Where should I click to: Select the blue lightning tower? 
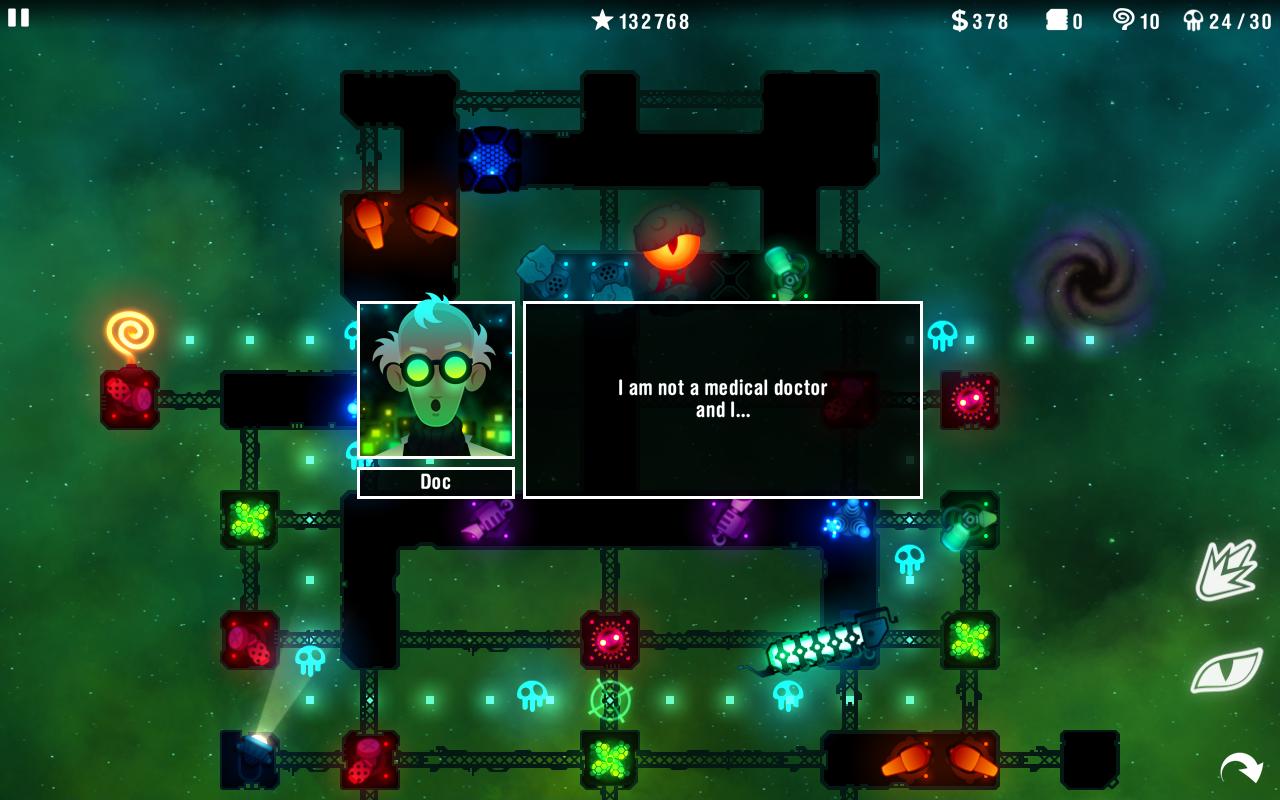tap(489, 160)
